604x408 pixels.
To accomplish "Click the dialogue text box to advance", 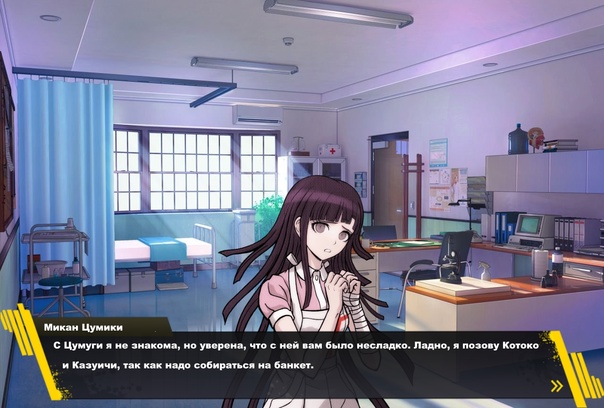I will pyautogui.click(x=300, y=357).
